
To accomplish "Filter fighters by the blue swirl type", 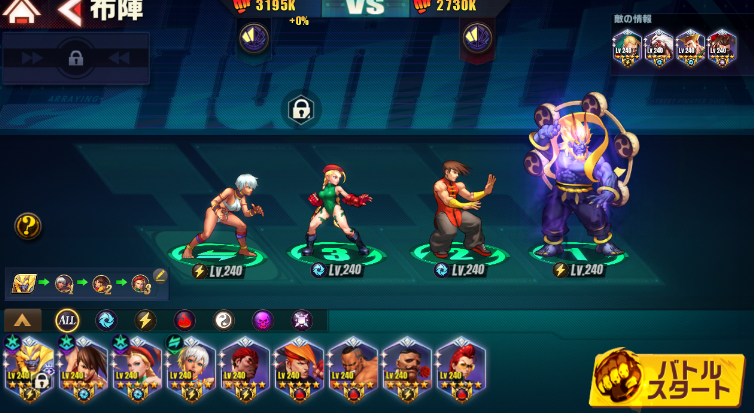I will point(105,320).
